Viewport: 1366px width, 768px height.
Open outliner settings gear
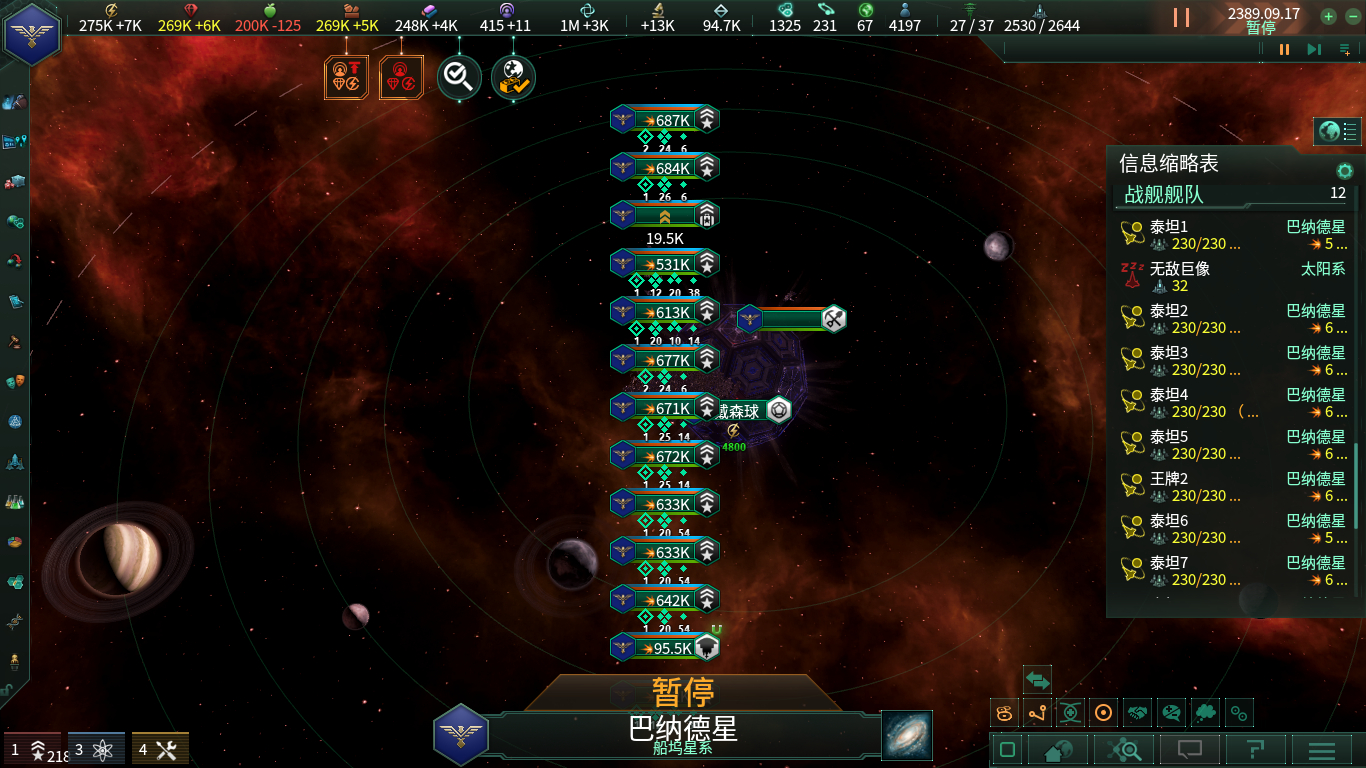pos(1345,171)
